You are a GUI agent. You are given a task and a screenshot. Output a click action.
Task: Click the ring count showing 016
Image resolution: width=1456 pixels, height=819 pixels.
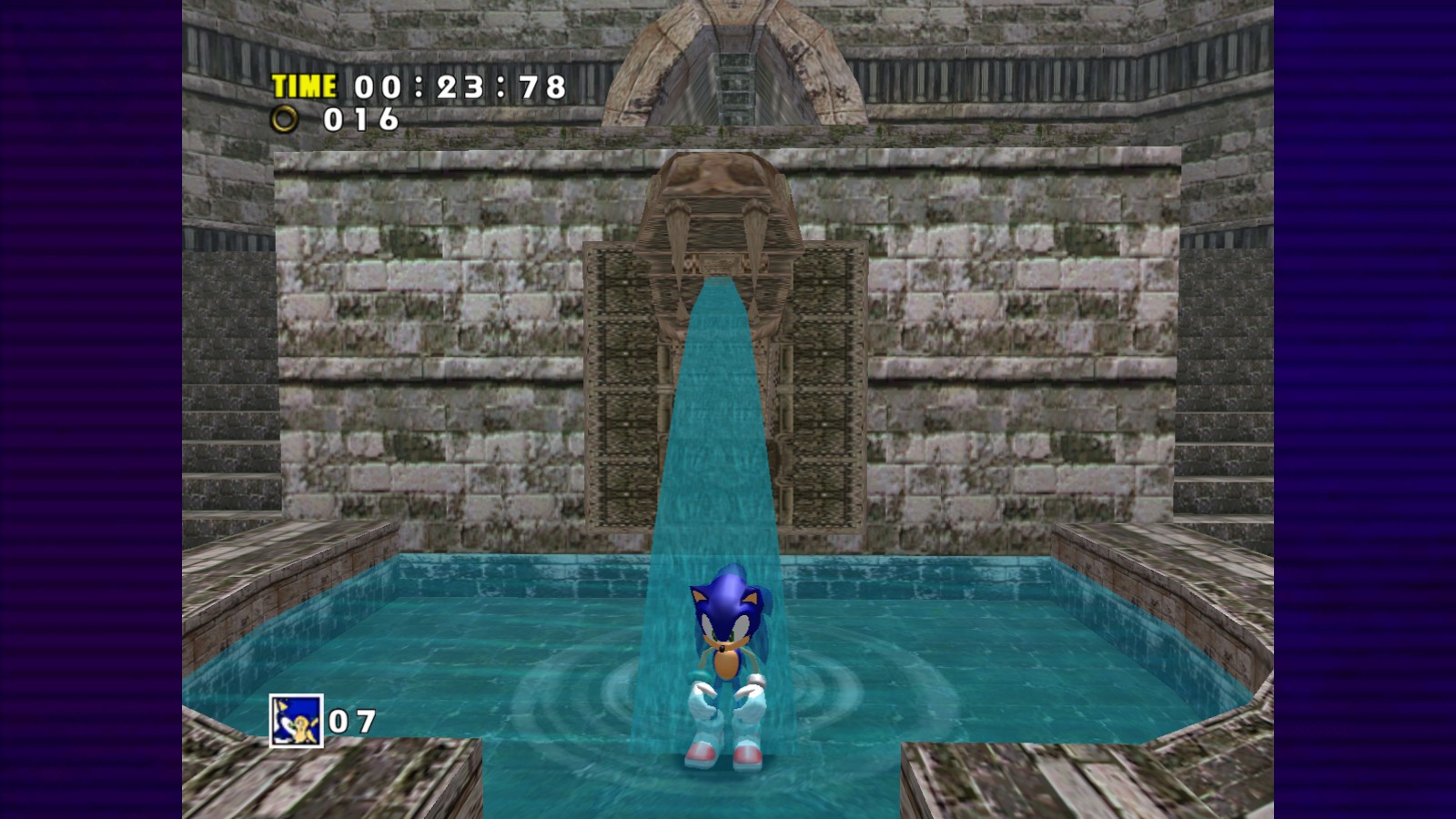click(x=361, y=119)
